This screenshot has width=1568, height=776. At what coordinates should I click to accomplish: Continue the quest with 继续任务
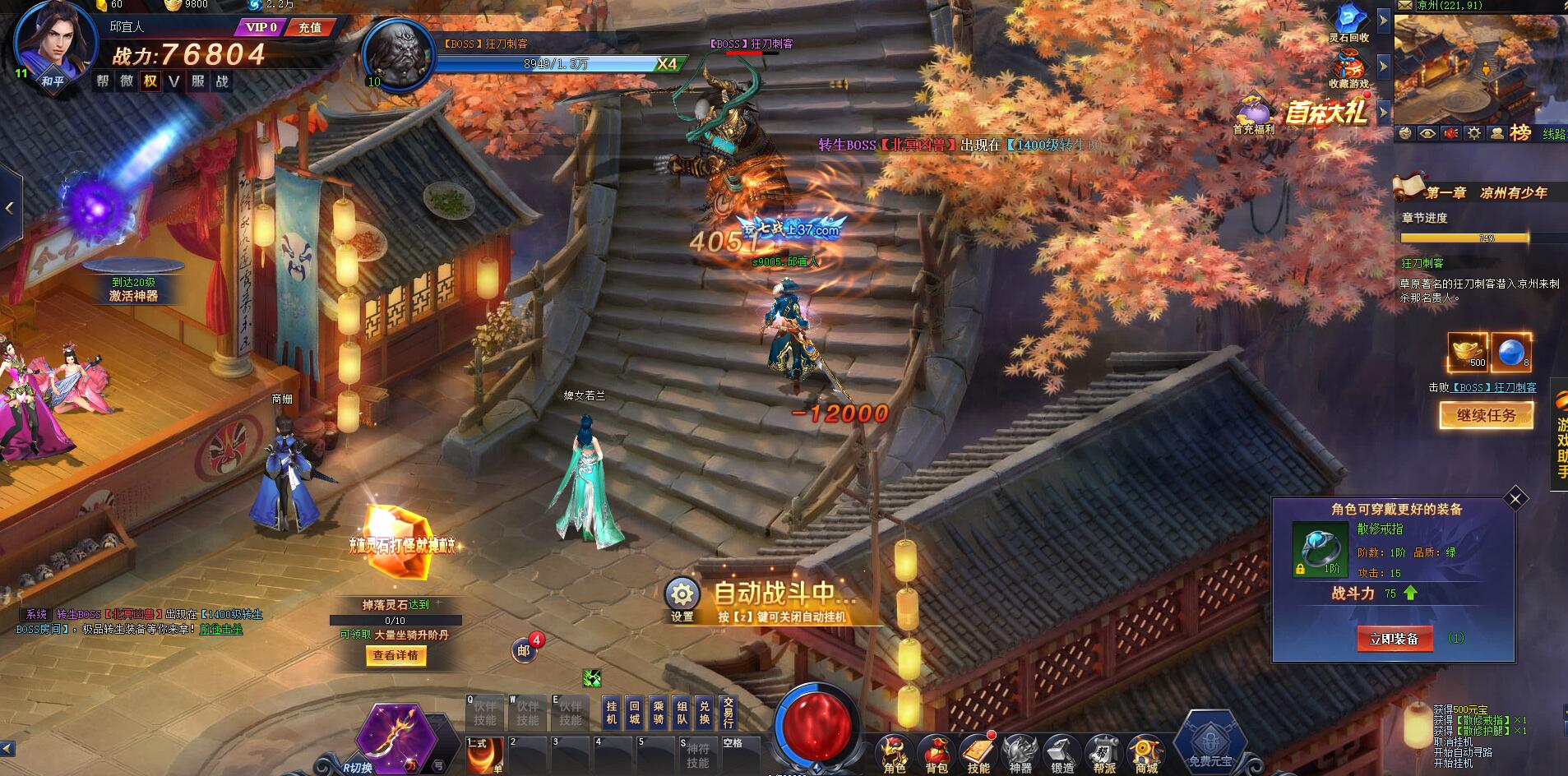[x=1486, y=415]
